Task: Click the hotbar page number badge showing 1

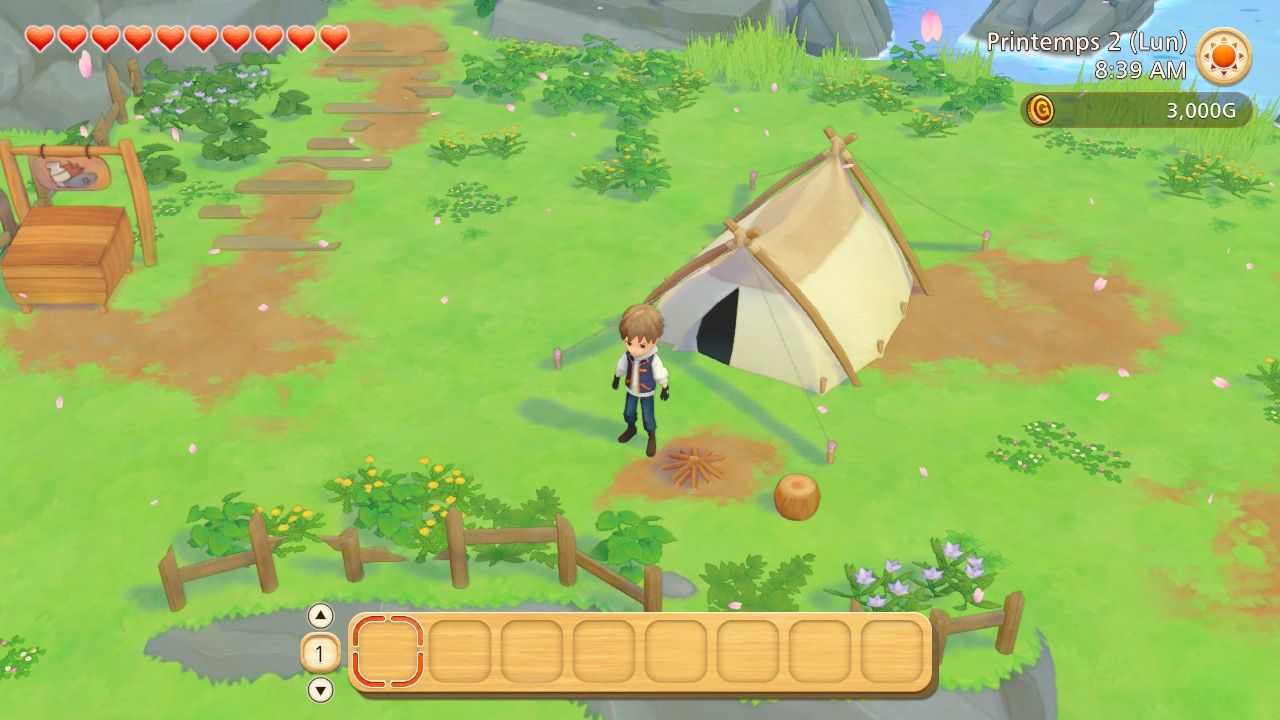Action: [318, 654]
